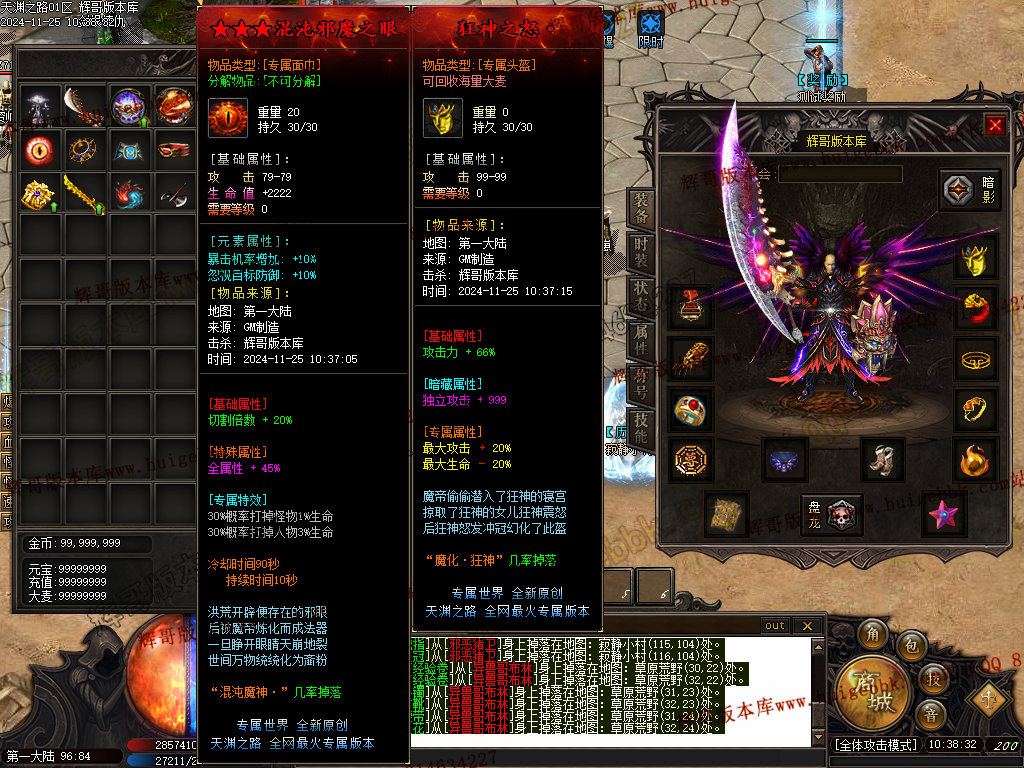The width and height of the screenshot is (1024, 768).
Task: Select the pink star gem slot
Action: click(943, 512)
